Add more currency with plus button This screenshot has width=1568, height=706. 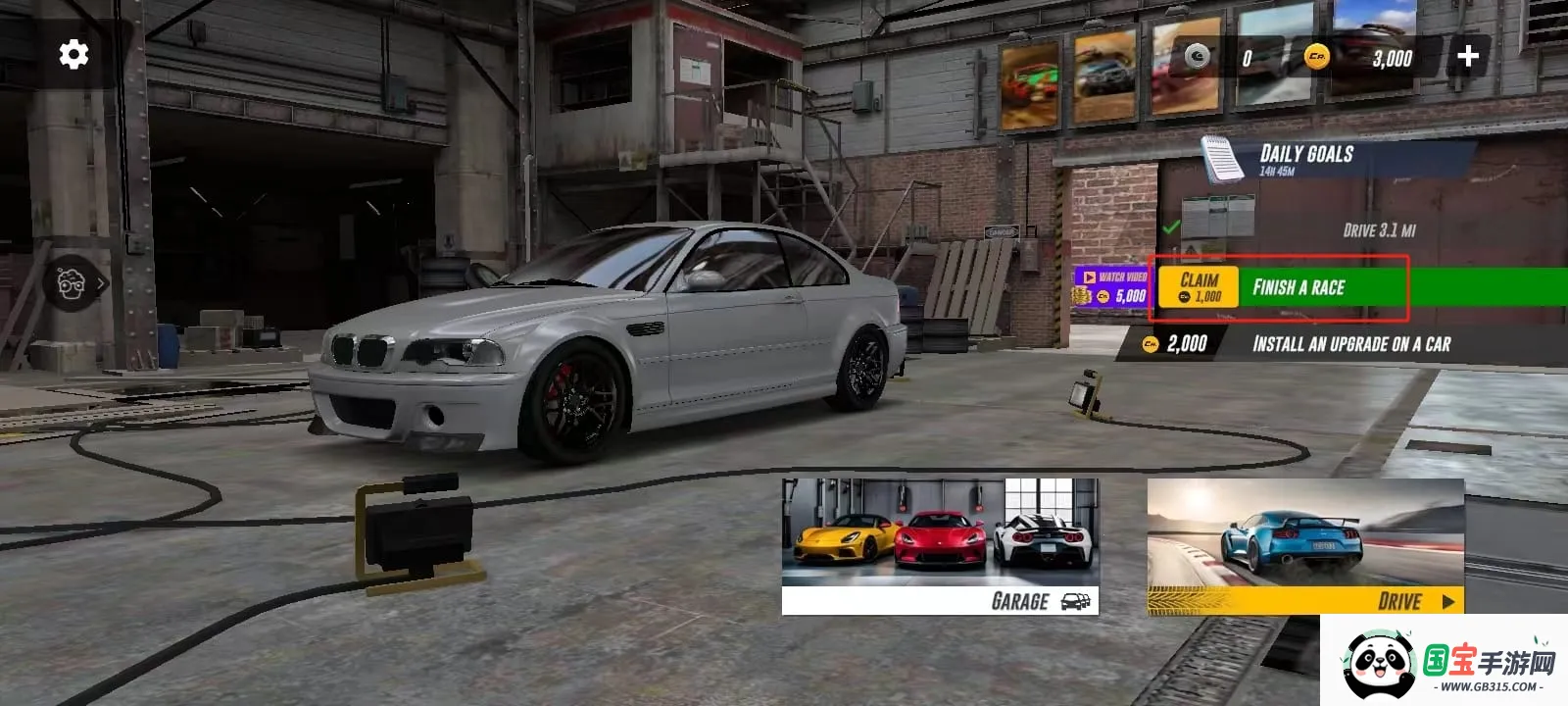[1467, 57]
